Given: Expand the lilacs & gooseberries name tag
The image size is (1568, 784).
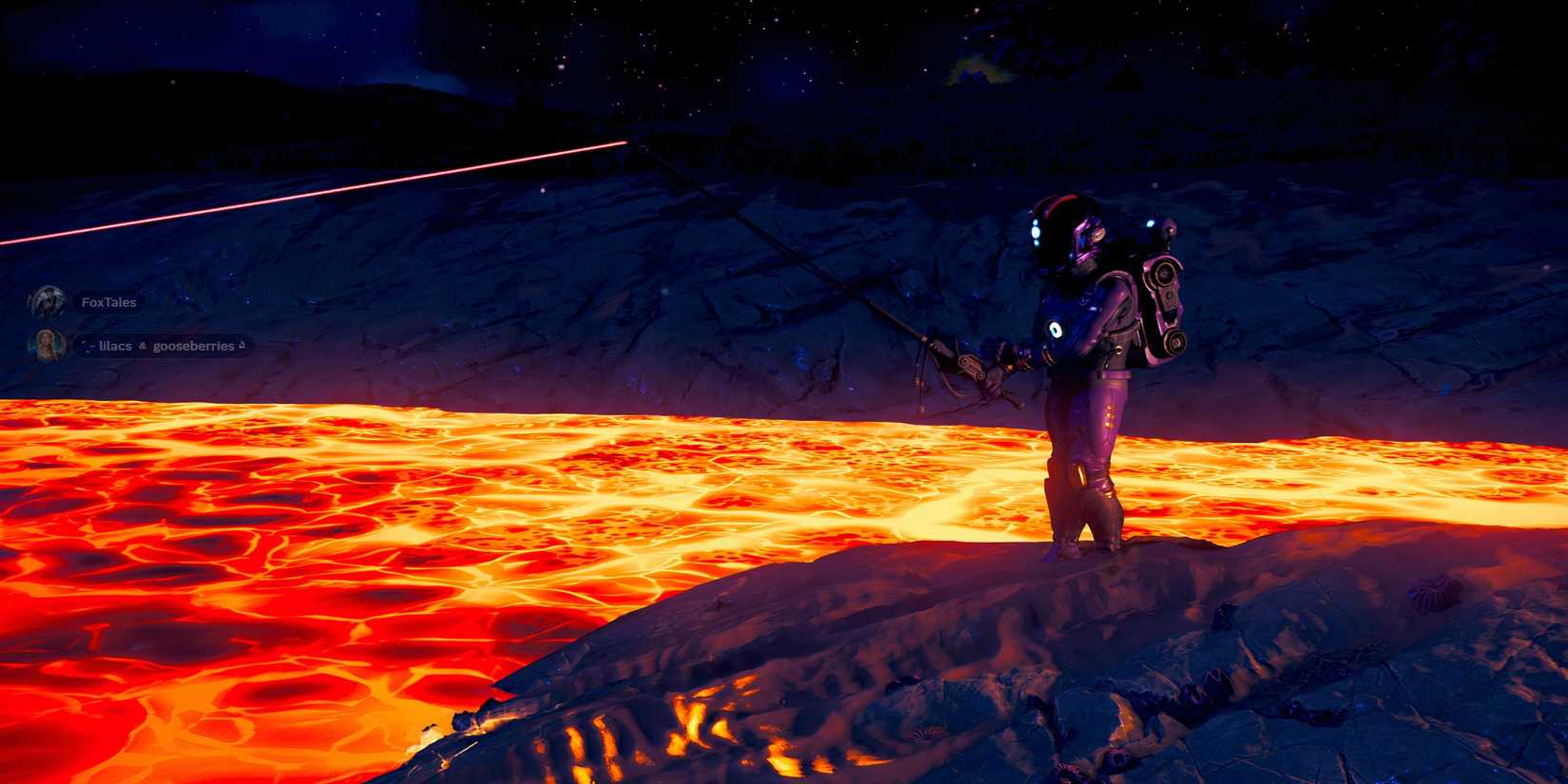Looking at the screenshot, I should point(162,345).
